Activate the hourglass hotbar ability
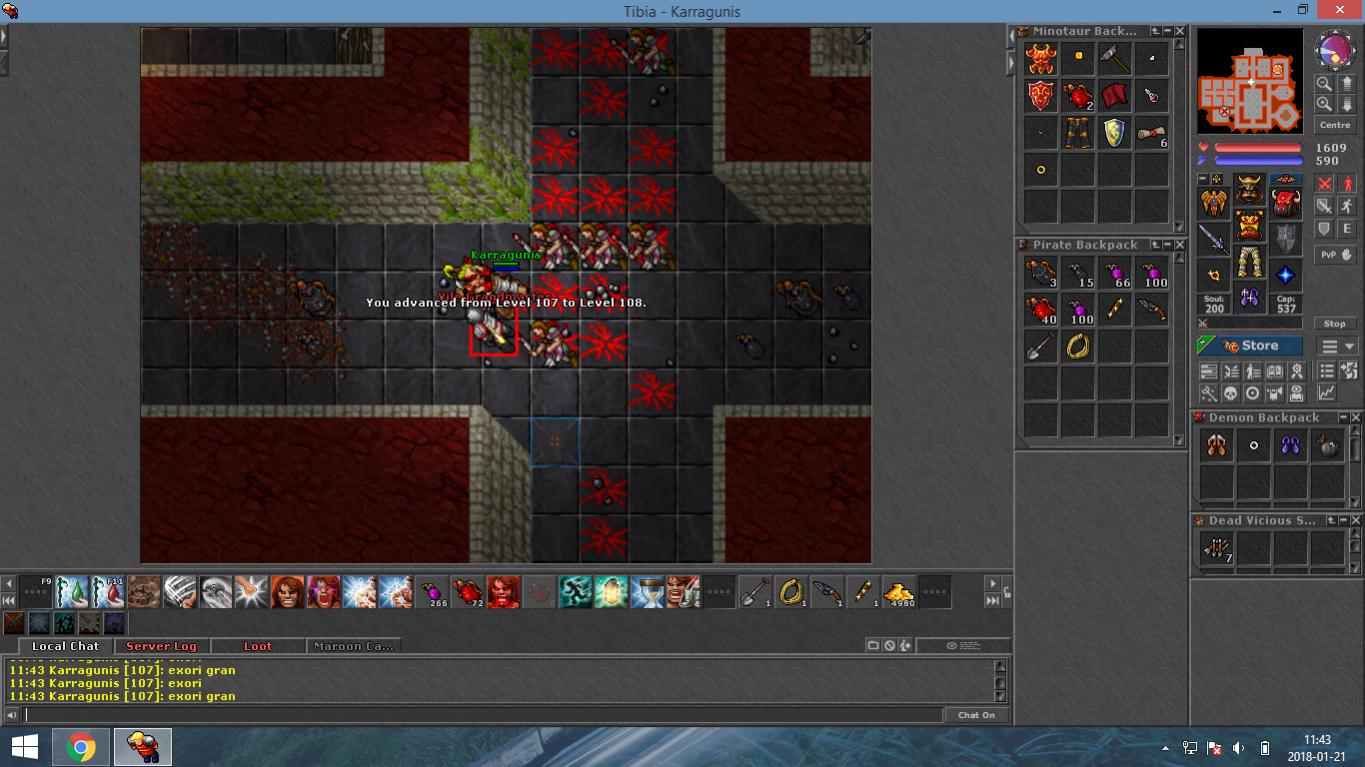Image resolution: width=1365 pixels, height=767 pixels. tap(648, 592)
